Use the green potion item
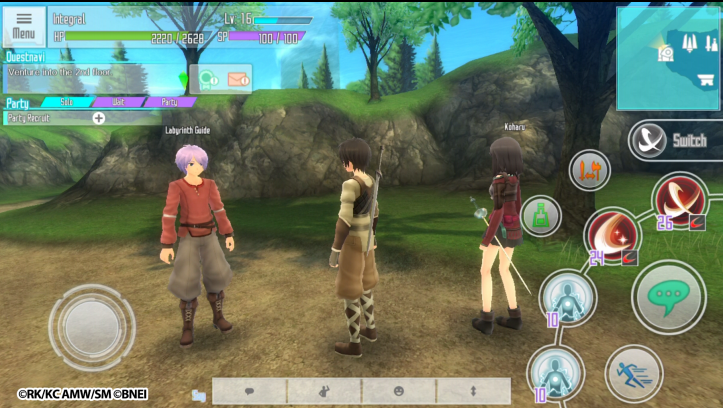723x408 pixels. coord(541,216)
